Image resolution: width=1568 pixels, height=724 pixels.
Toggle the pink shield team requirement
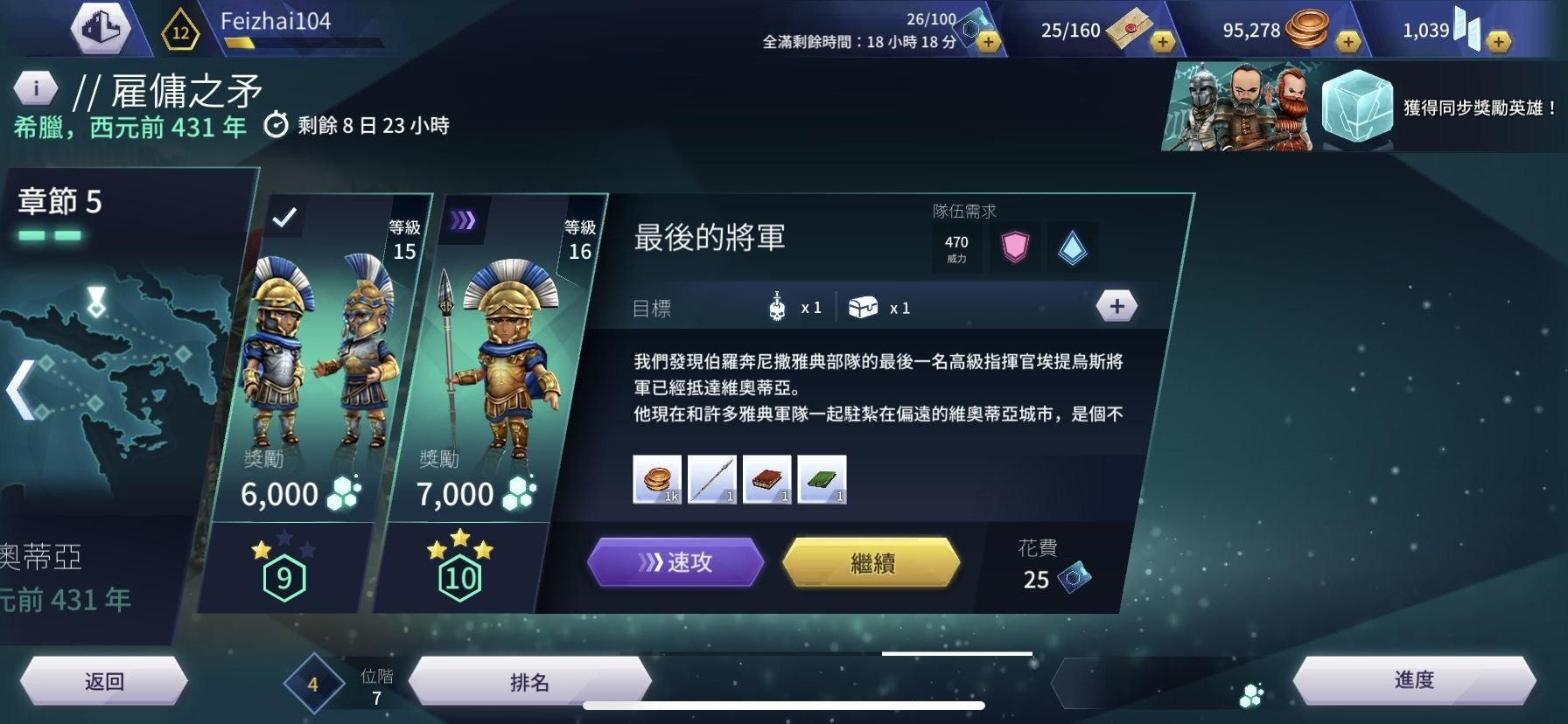click(1014, 247)
